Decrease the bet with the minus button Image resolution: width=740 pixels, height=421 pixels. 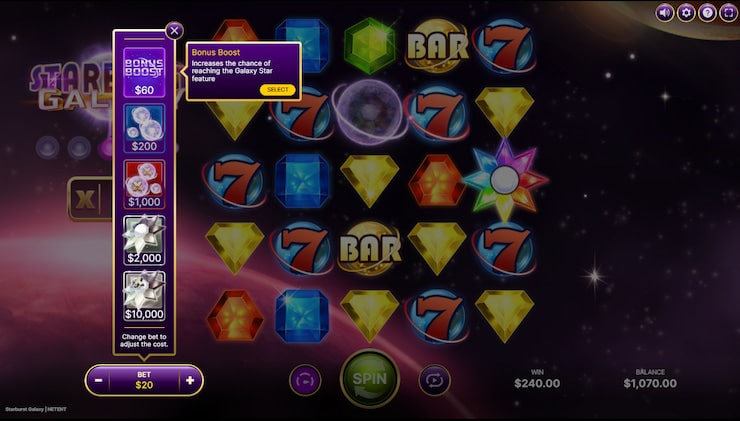pyautogui.click(x=98, y=380)
